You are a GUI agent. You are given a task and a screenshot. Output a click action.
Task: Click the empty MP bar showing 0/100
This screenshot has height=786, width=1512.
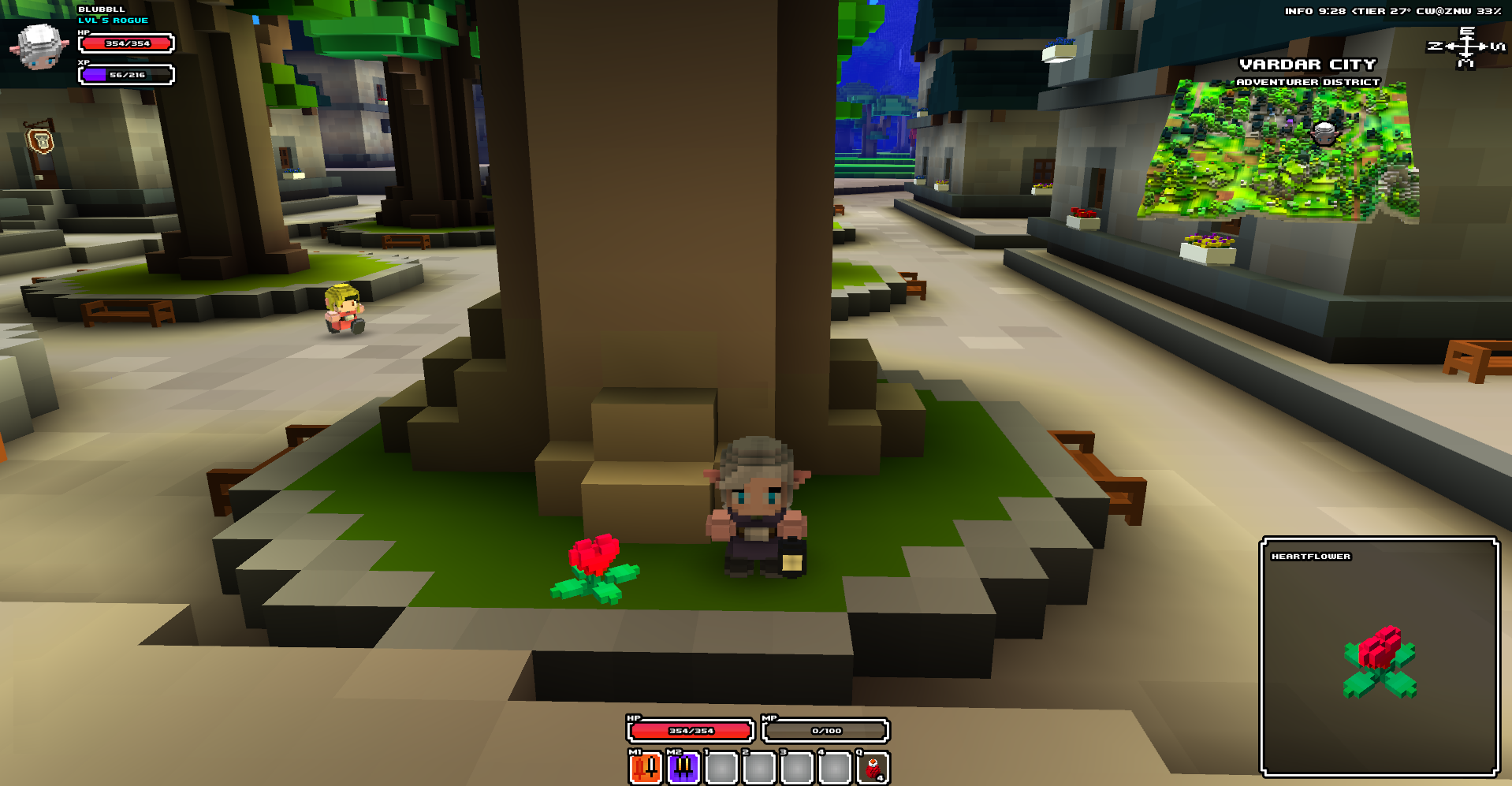tap(825, 731)
